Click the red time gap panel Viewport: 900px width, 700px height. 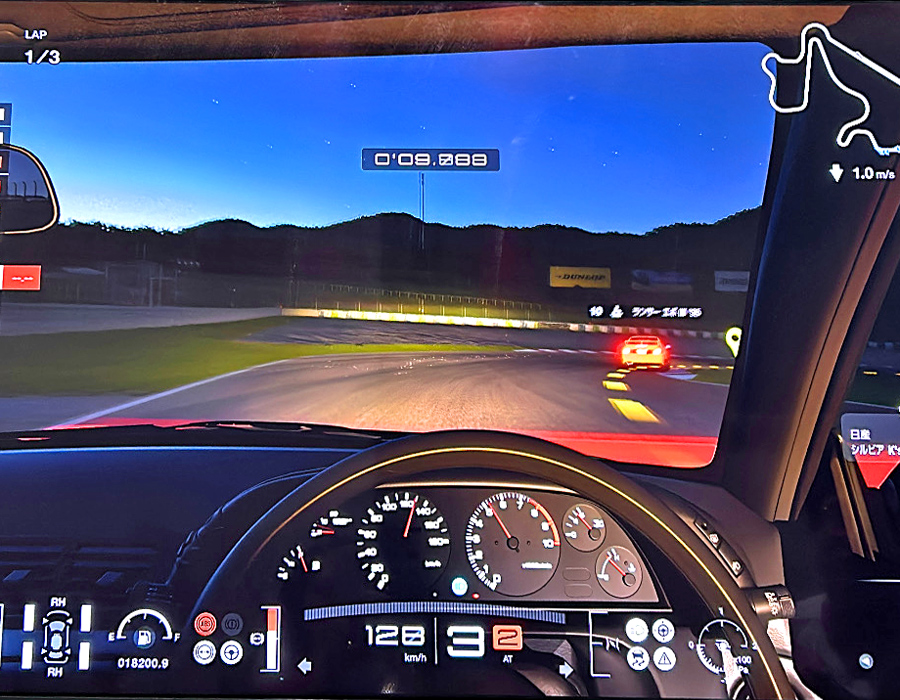click(20, 277)
